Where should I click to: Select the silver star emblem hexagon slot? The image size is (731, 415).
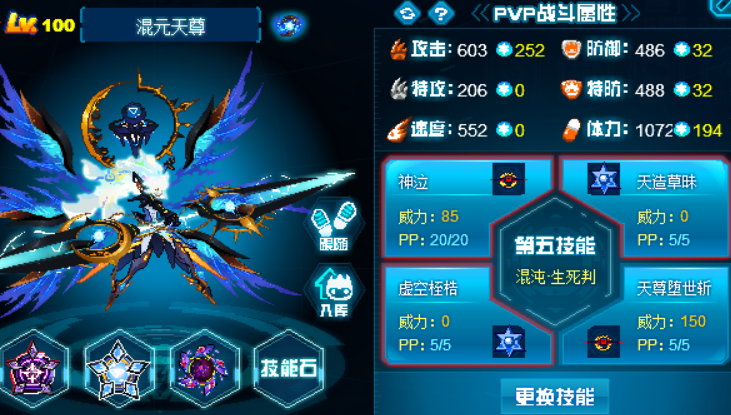[118, 367]
